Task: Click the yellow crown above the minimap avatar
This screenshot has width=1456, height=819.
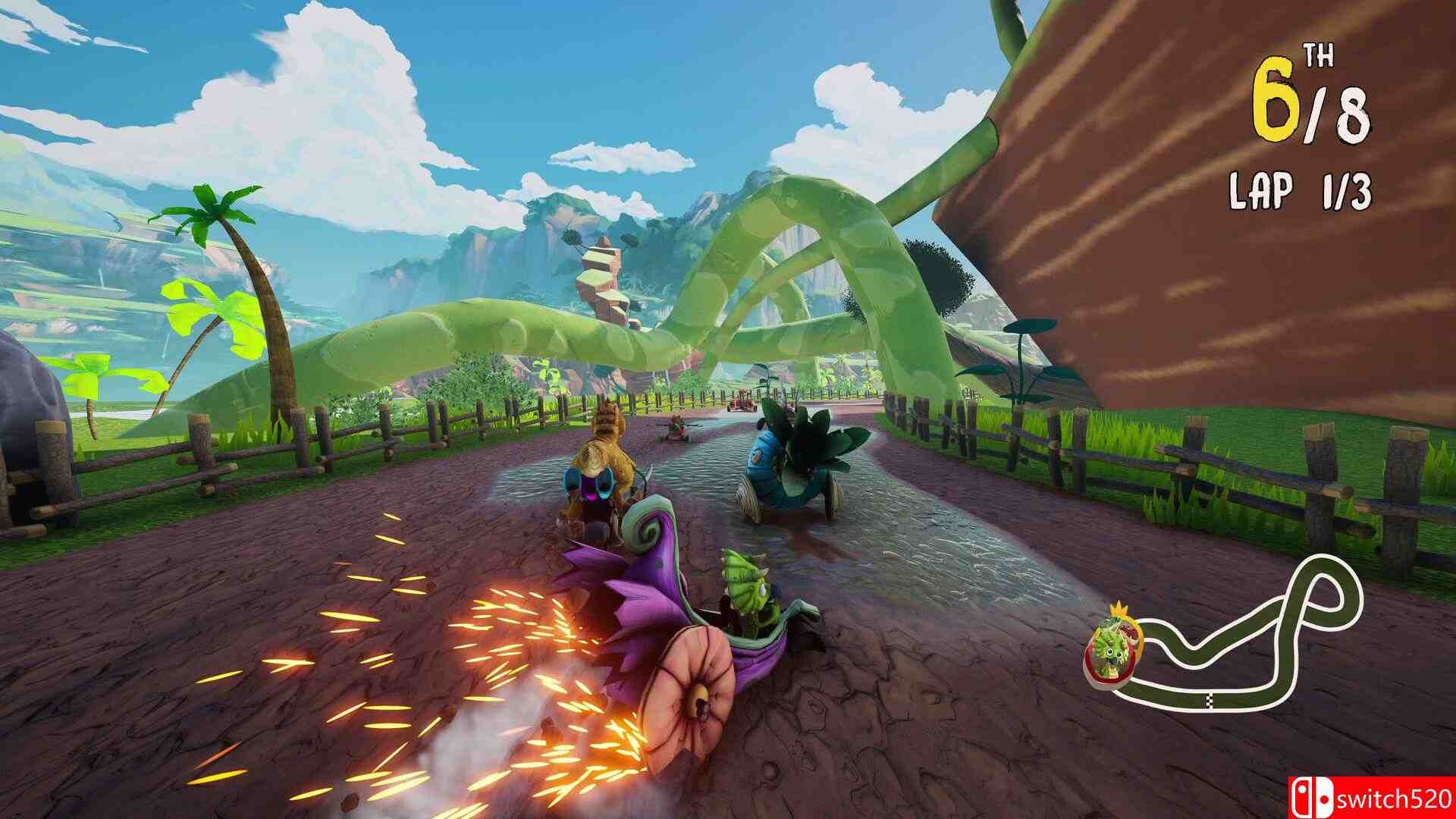Action: point(1119,608)
